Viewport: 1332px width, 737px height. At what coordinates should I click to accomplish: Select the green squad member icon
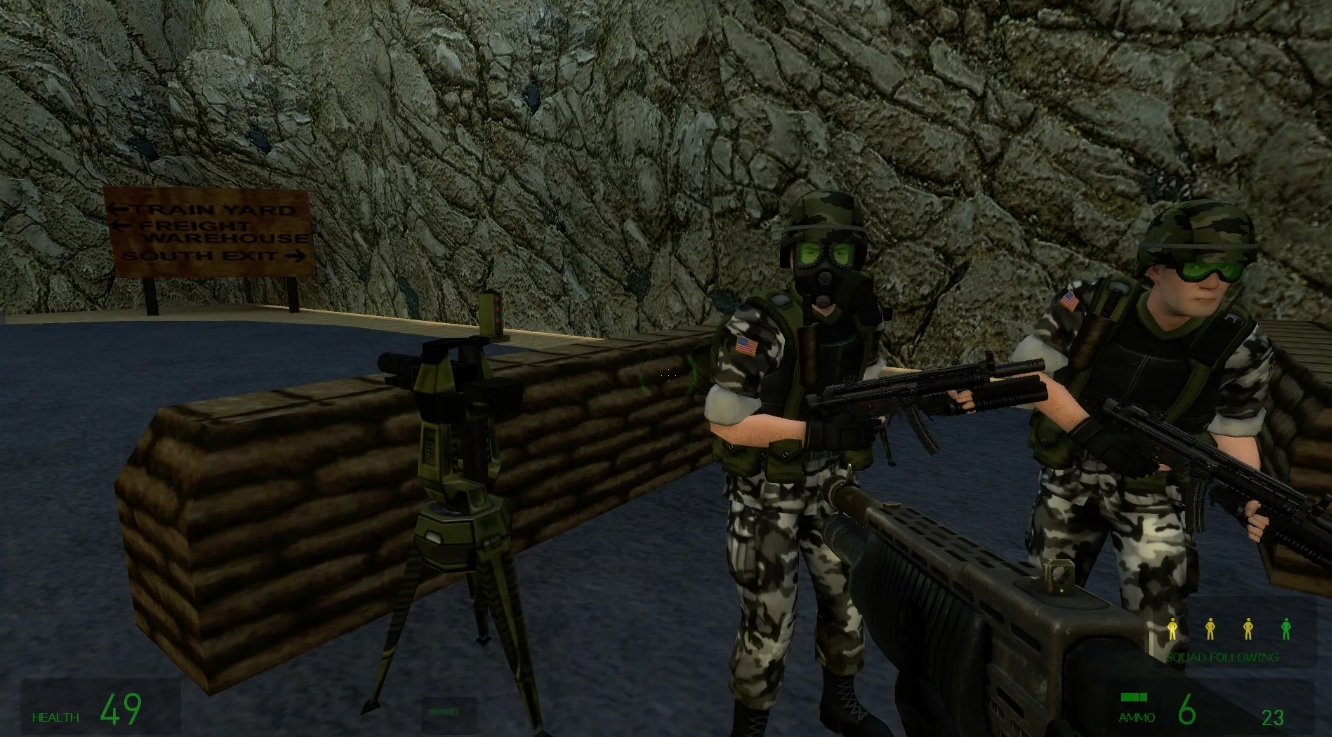pos(1284,630)
